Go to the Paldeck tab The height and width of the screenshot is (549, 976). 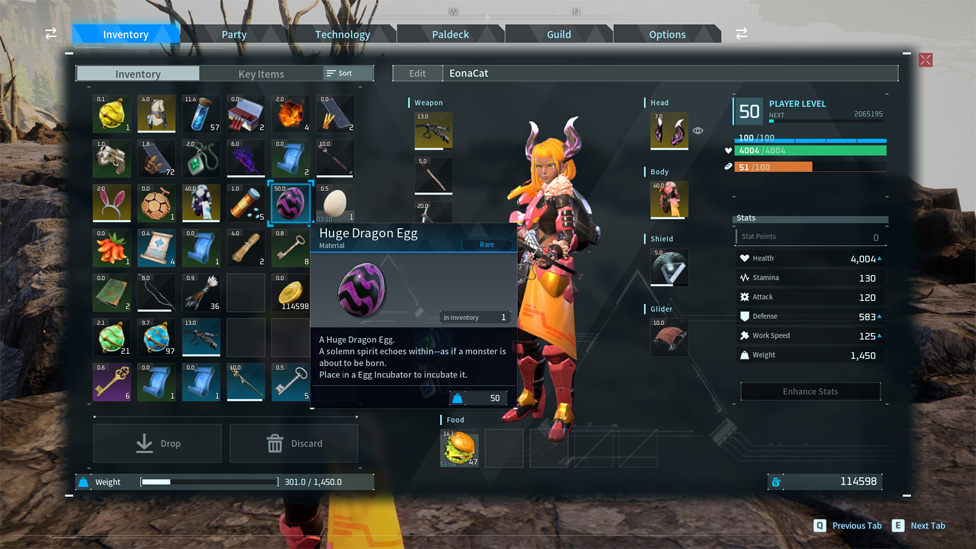(x=450, y=34)
